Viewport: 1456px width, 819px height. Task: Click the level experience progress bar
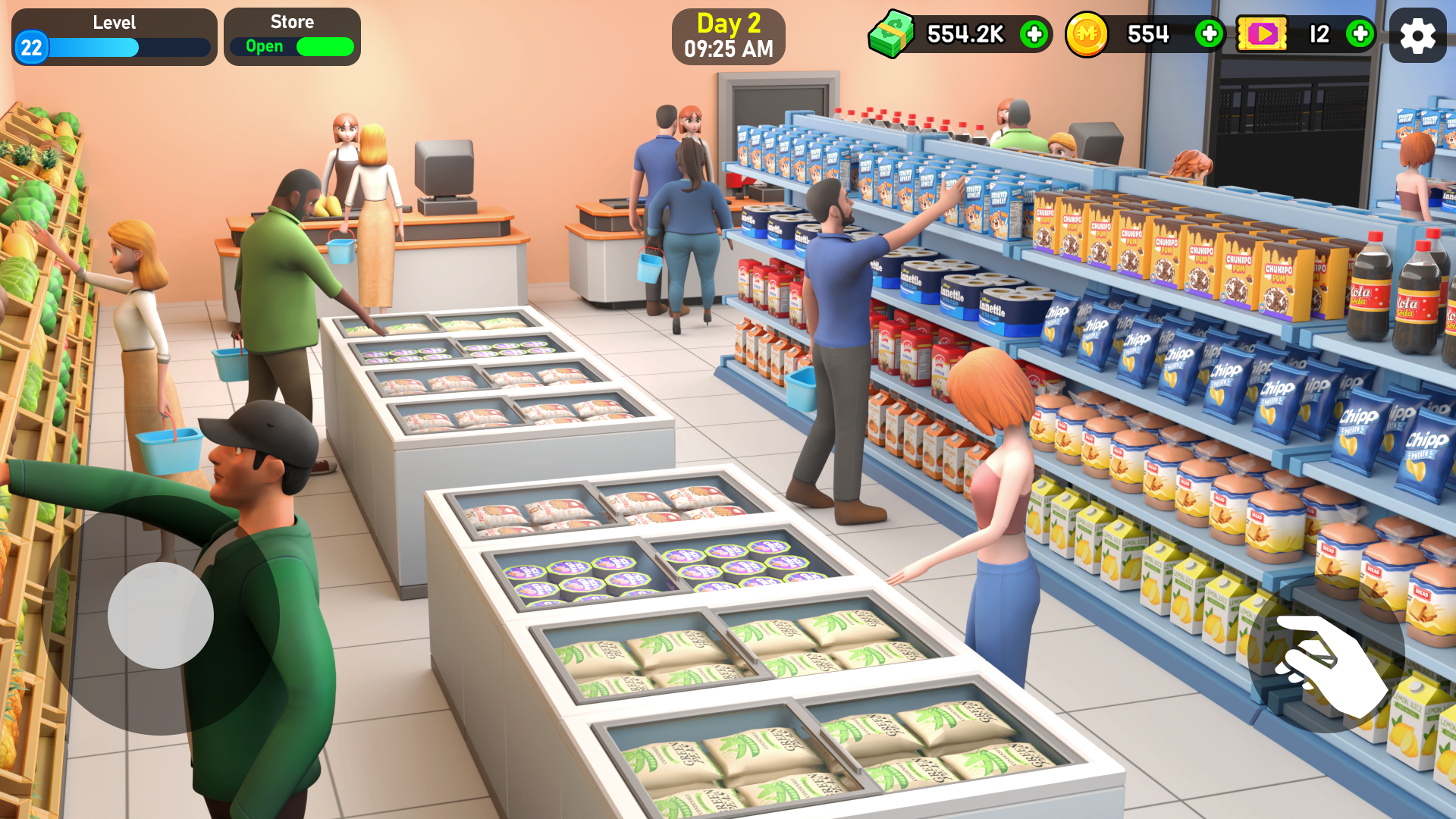[x=129, y=47]
